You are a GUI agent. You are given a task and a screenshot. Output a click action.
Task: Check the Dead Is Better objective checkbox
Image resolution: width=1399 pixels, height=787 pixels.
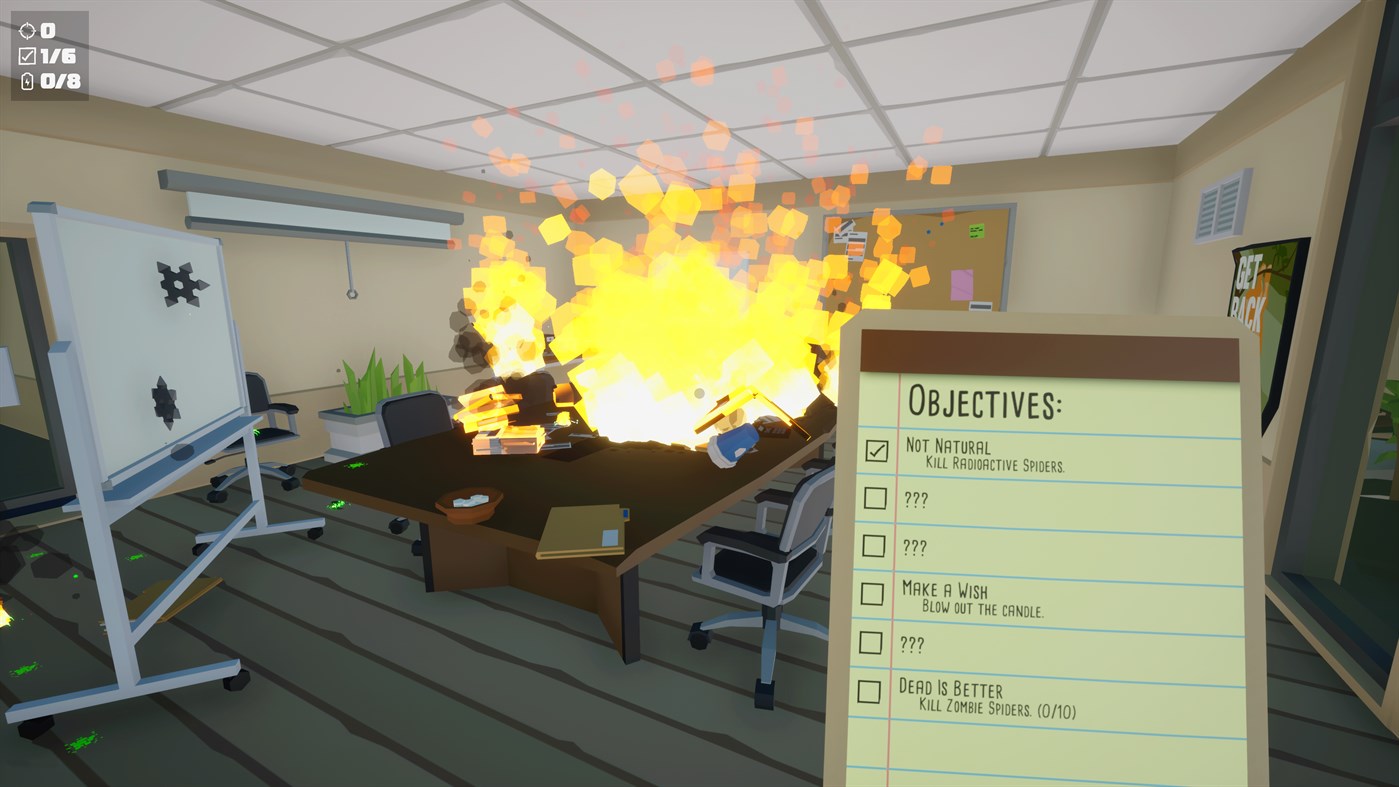[869, 691]
